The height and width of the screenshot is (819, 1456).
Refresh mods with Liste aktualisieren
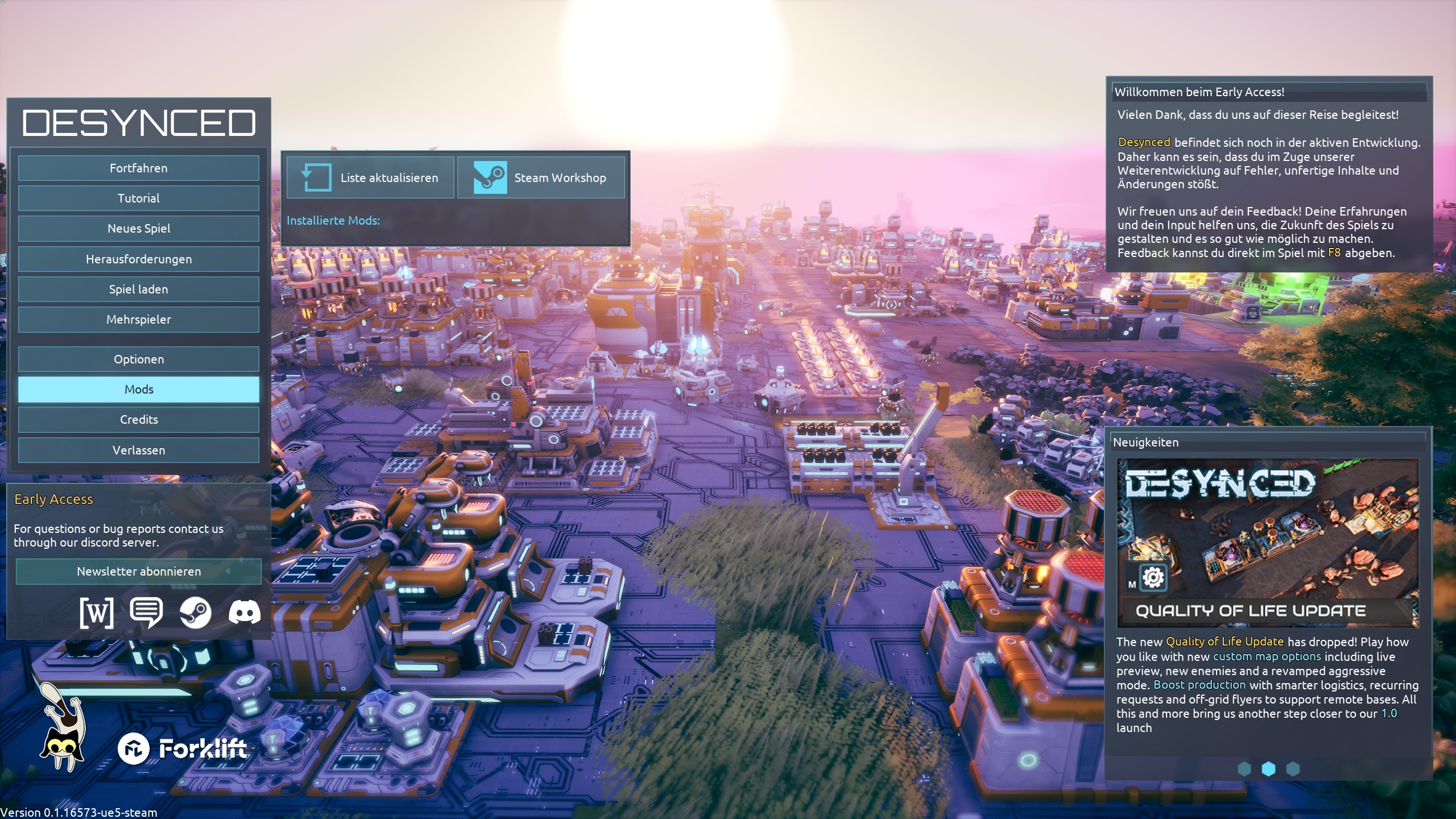pyautogui.click(x=370, y=178)
